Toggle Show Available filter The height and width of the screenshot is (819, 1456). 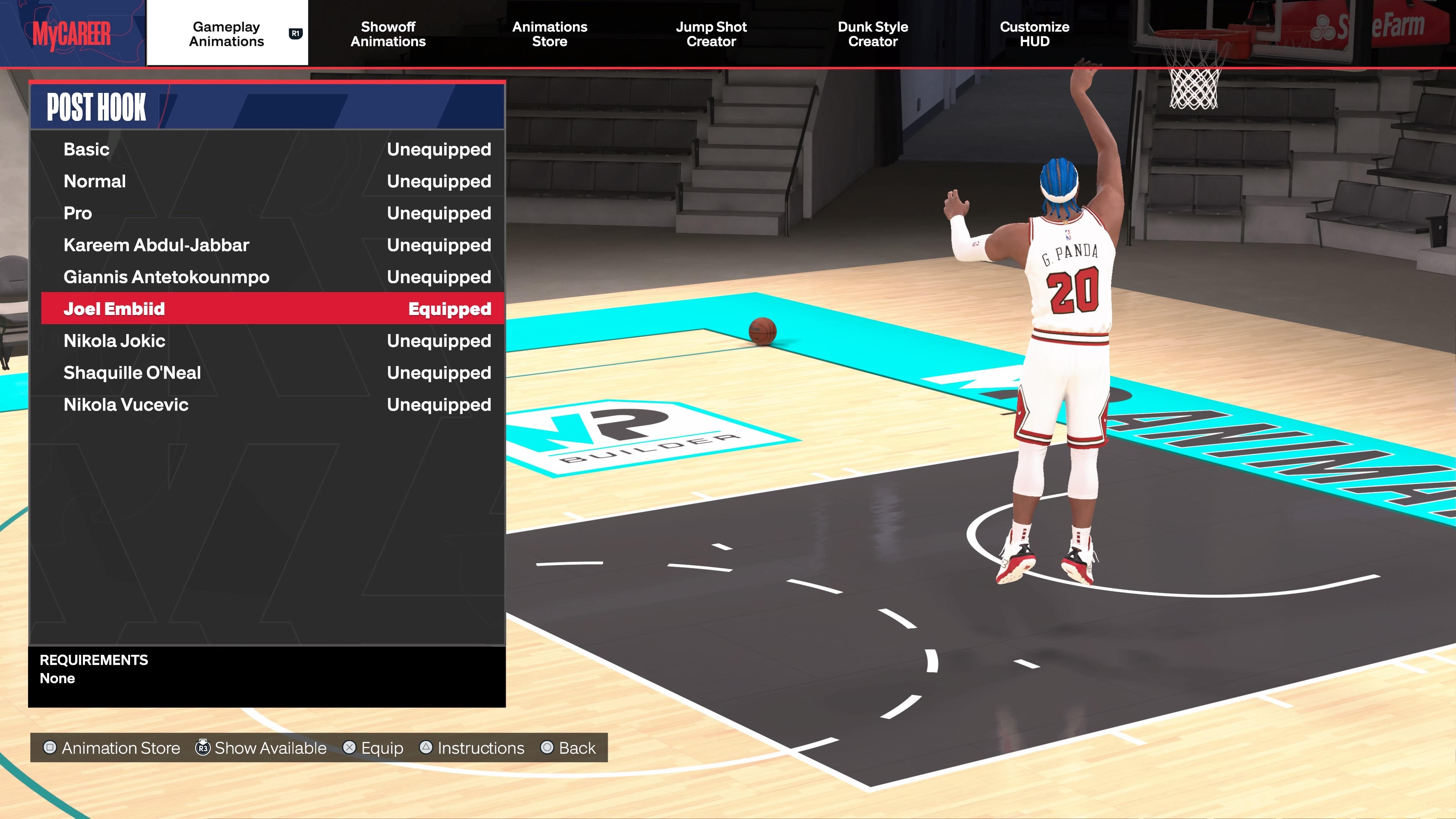point(261,748)
